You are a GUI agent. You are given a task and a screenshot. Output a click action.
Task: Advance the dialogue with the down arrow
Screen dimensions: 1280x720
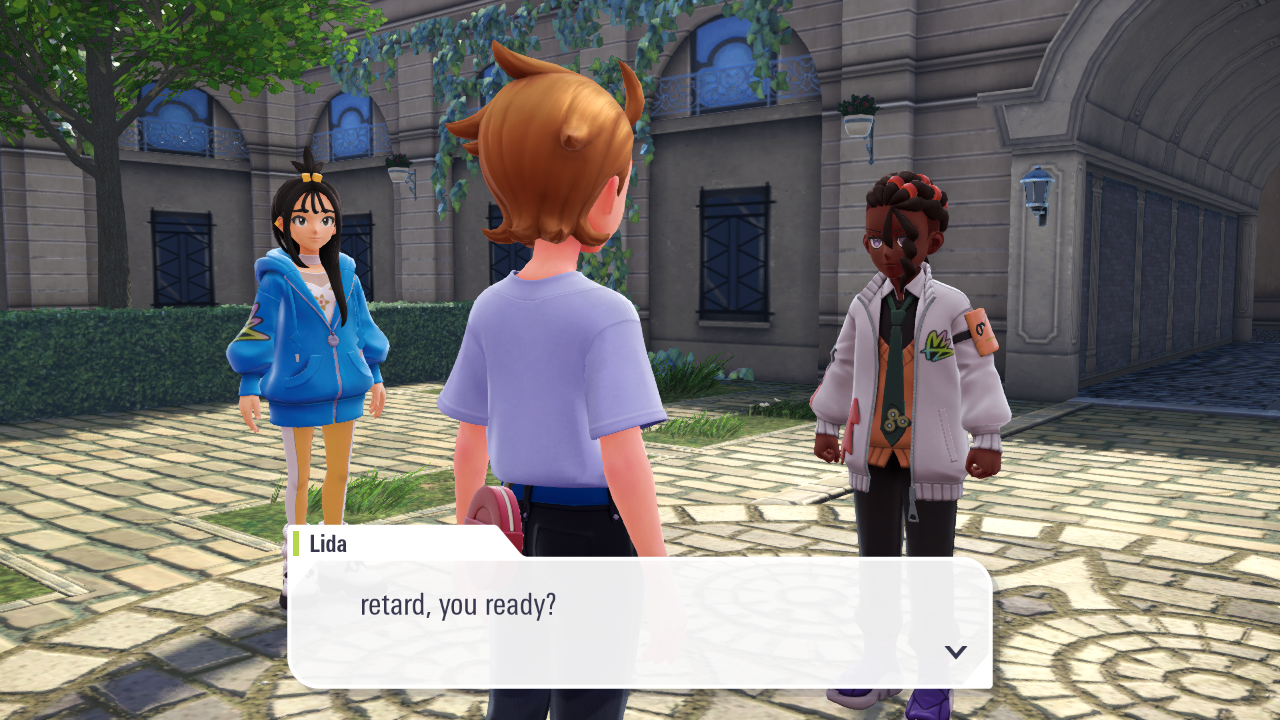pos(956,652)
